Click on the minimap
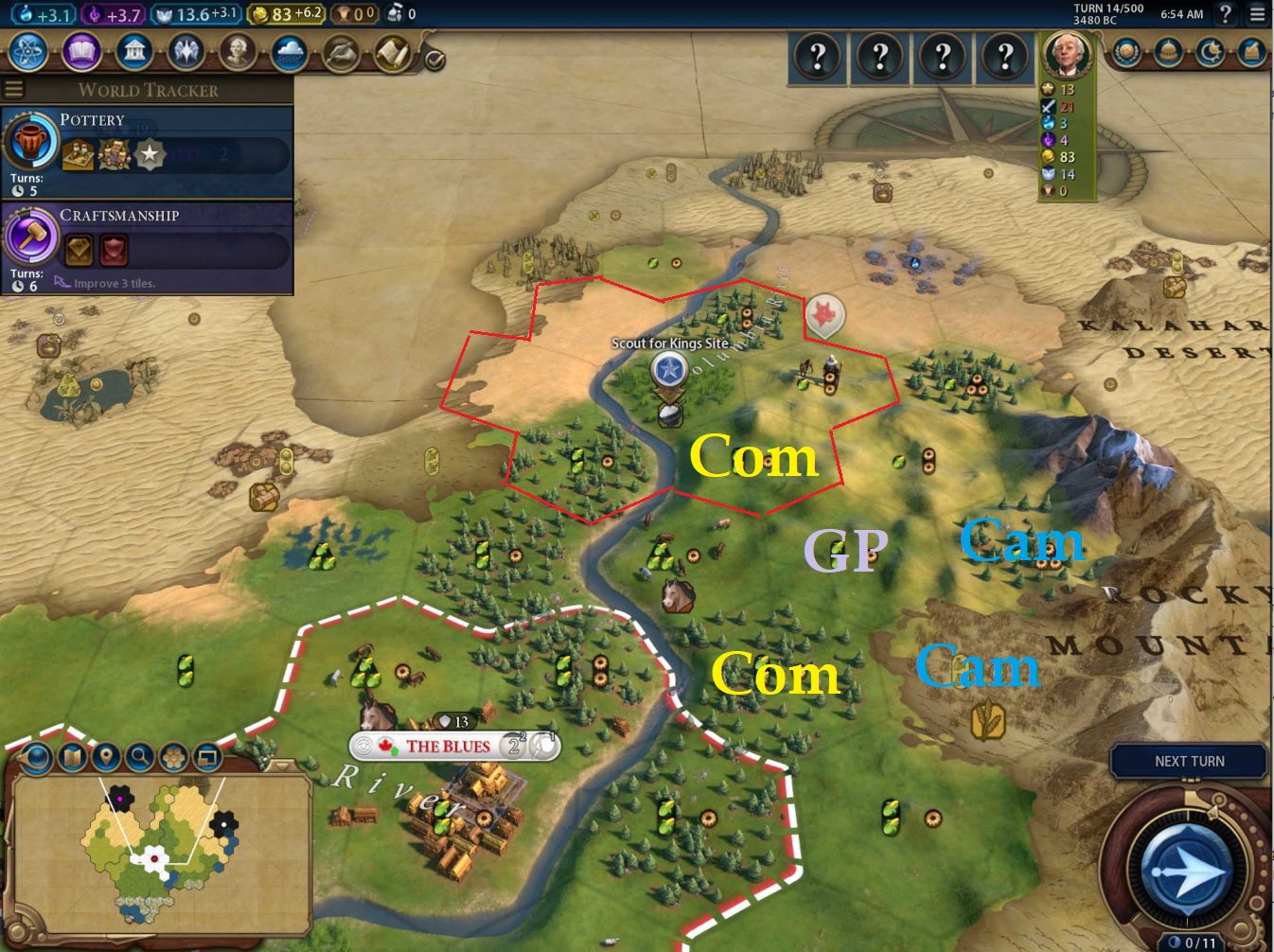The width and height of the screenshot is (1274, 952). 161,852
